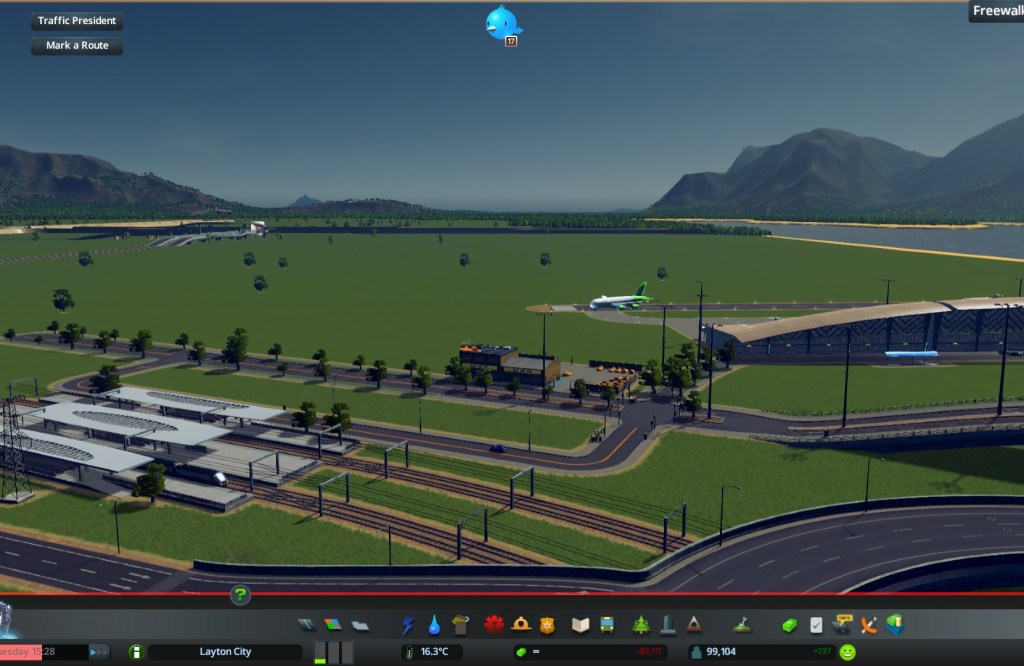
Task: Choose the red Healthcare menu icon
Action: (x=494, y=625)
